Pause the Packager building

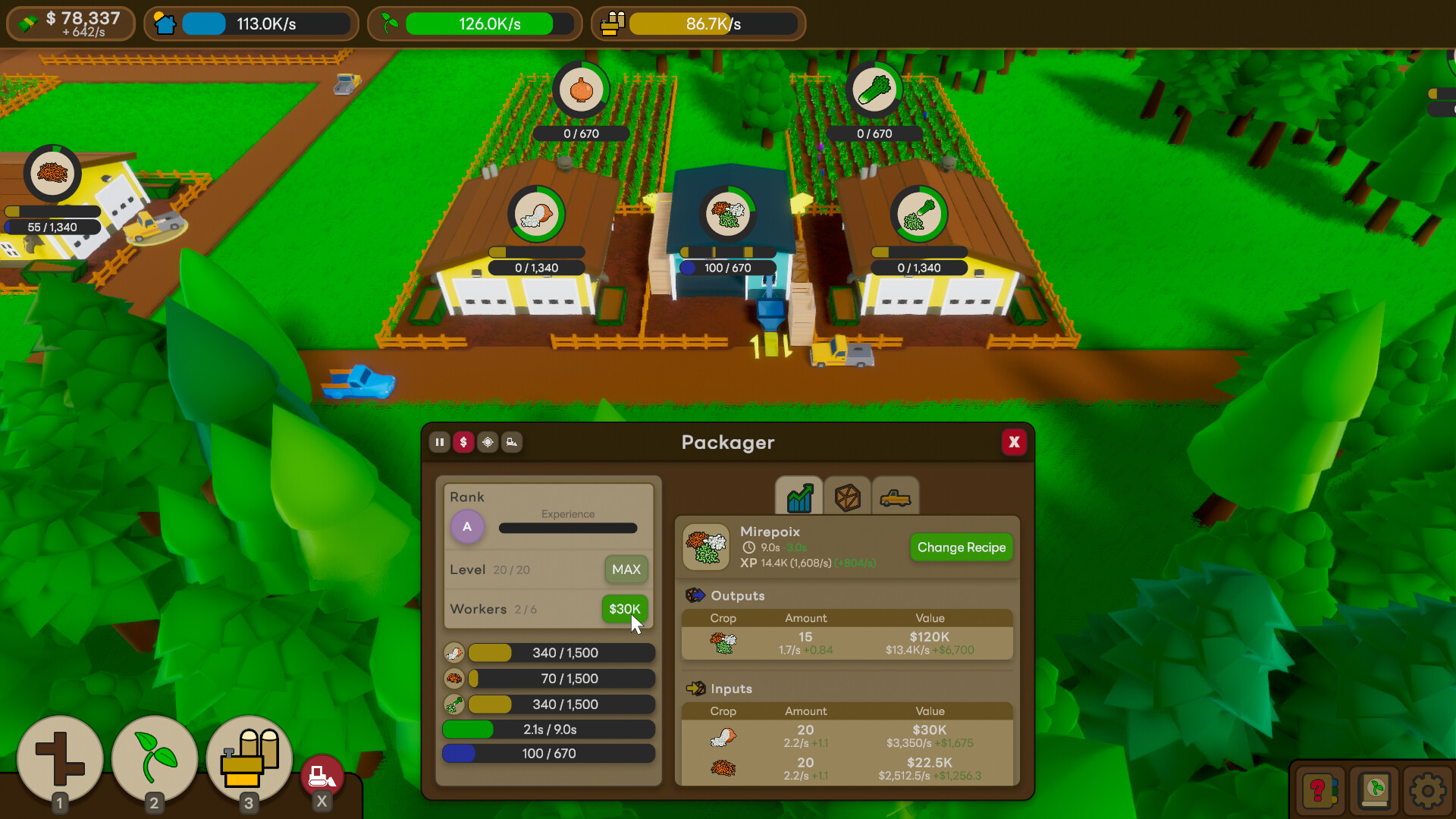(x=440, y=442)
